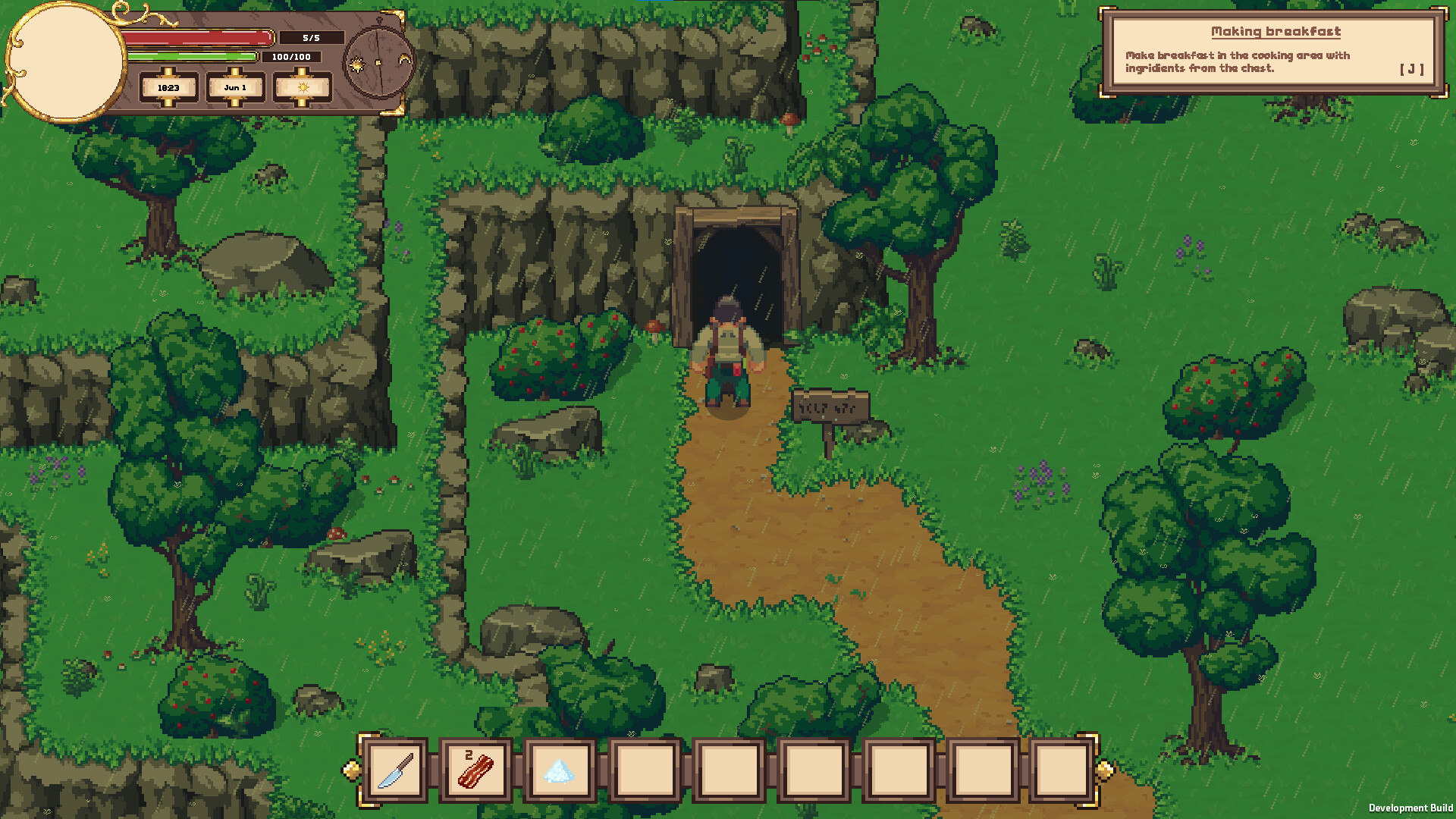
Task: Open the 18:23 clock display
Action: point(167,88)
